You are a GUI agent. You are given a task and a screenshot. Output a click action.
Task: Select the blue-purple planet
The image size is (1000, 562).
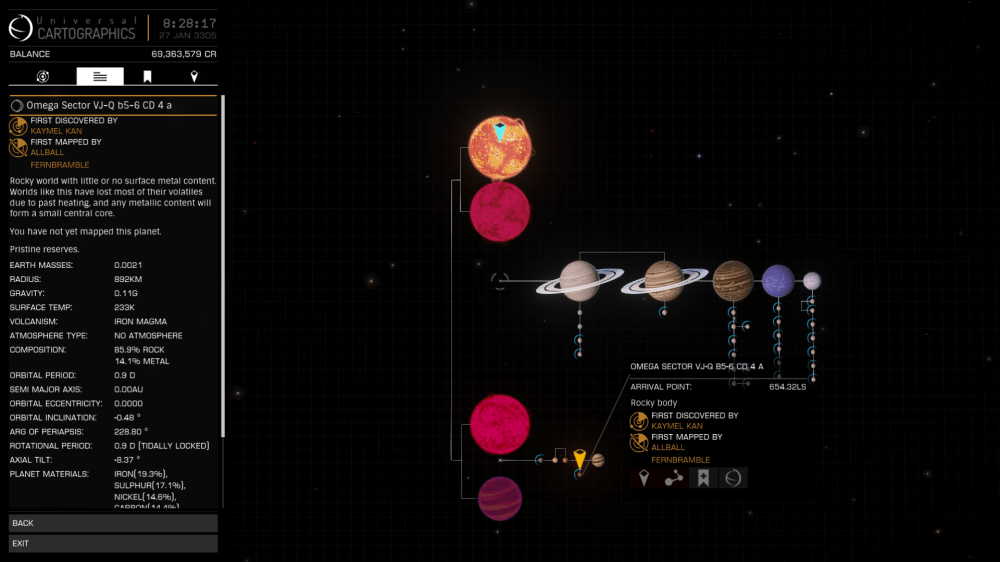pyautogui.click(x=778, y=281)
